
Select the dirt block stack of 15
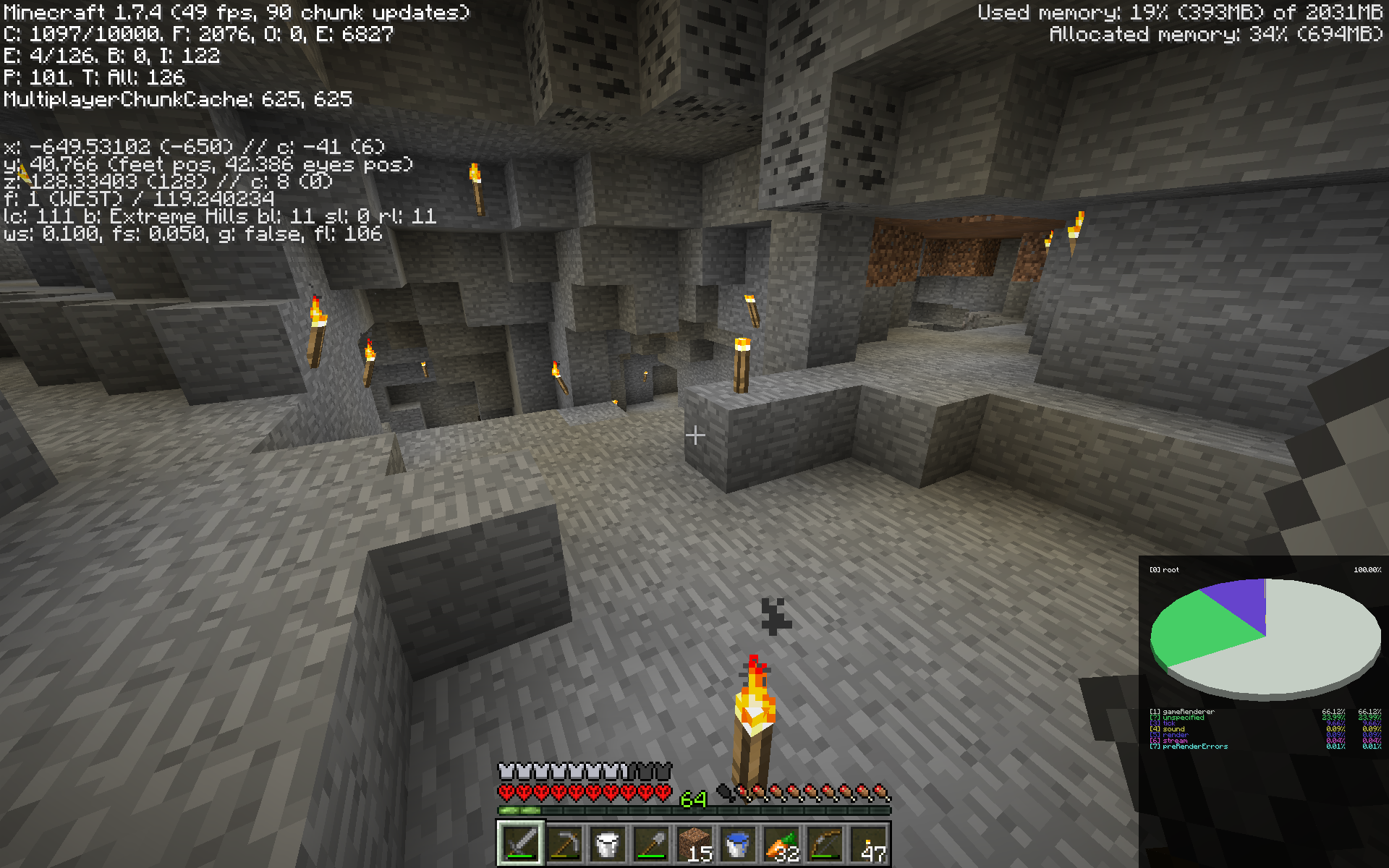tap(694, 843)
